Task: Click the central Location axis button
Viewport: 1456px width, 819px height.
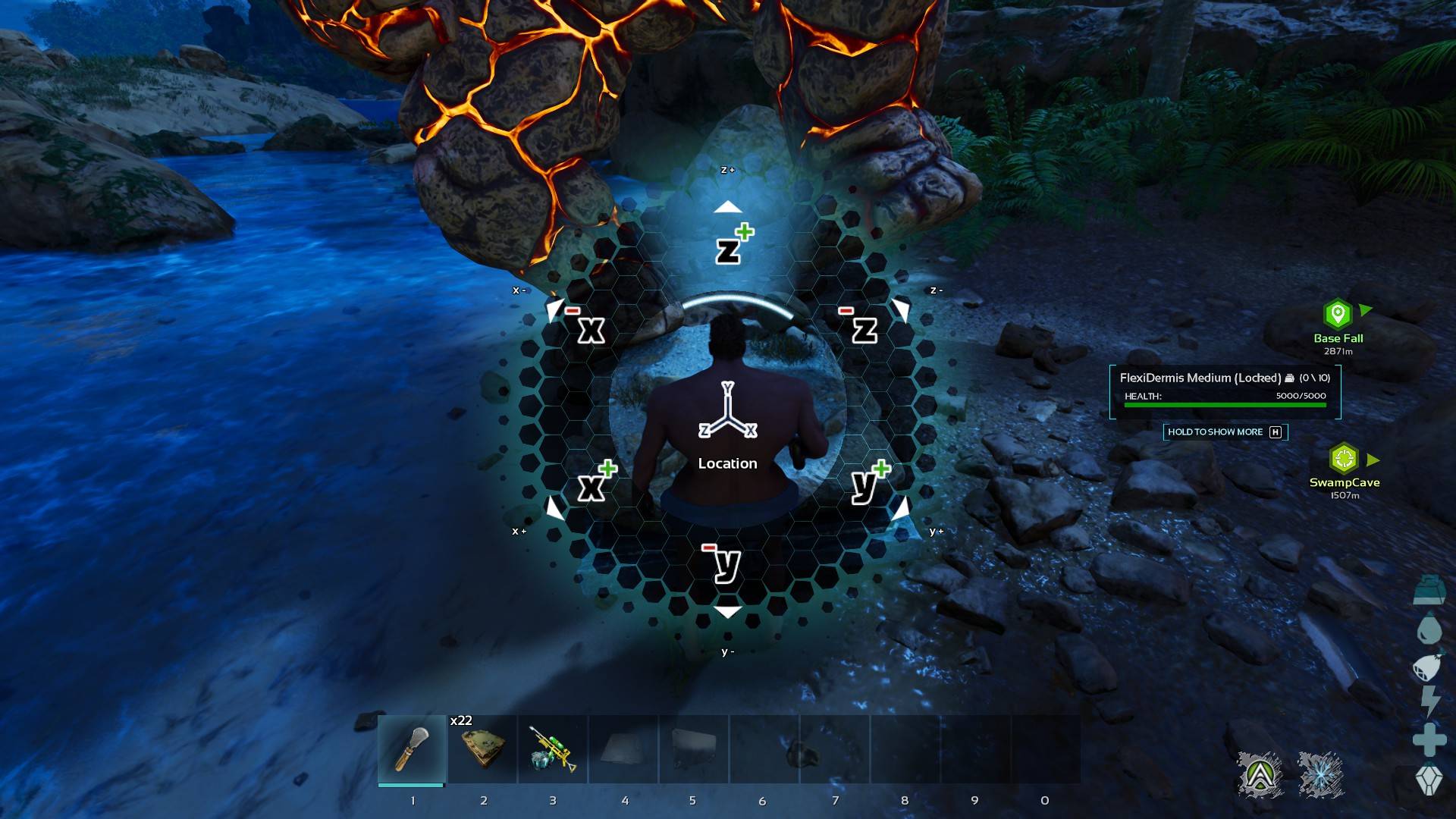Action: coord(727,425)
